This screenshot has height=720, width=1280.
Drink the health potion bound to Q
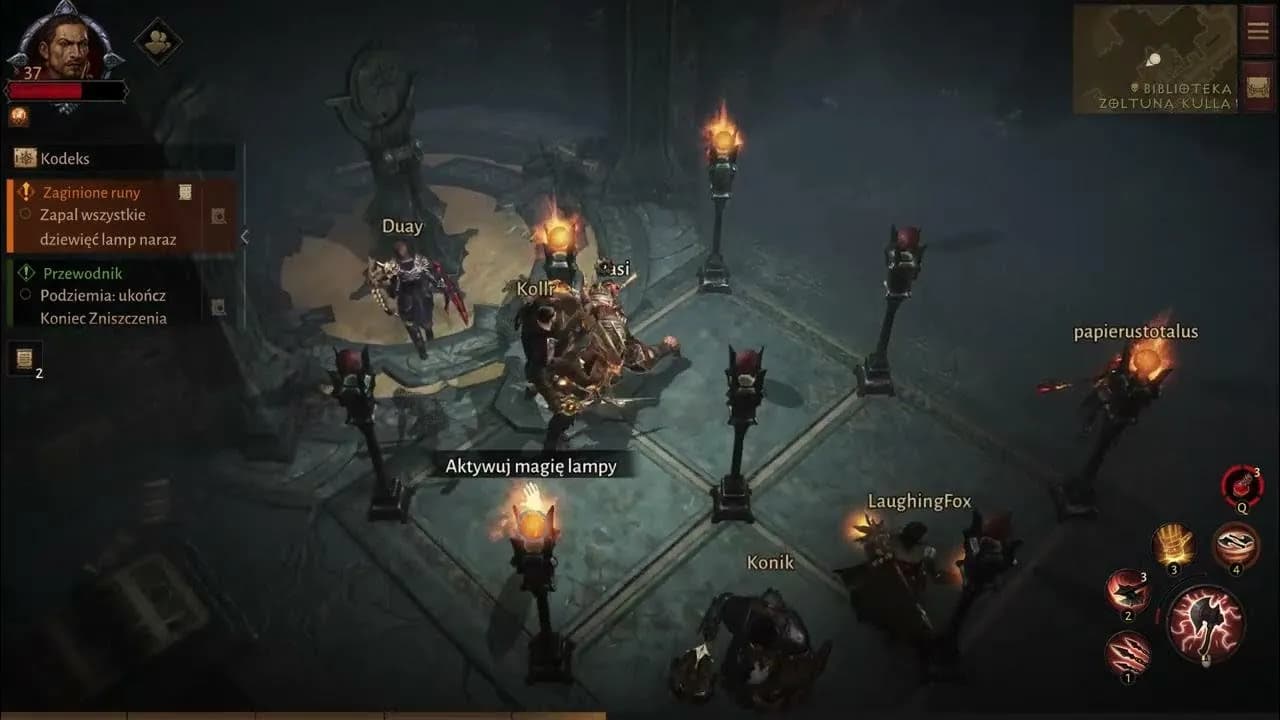pyautogui.click(x=1242, y=485)
